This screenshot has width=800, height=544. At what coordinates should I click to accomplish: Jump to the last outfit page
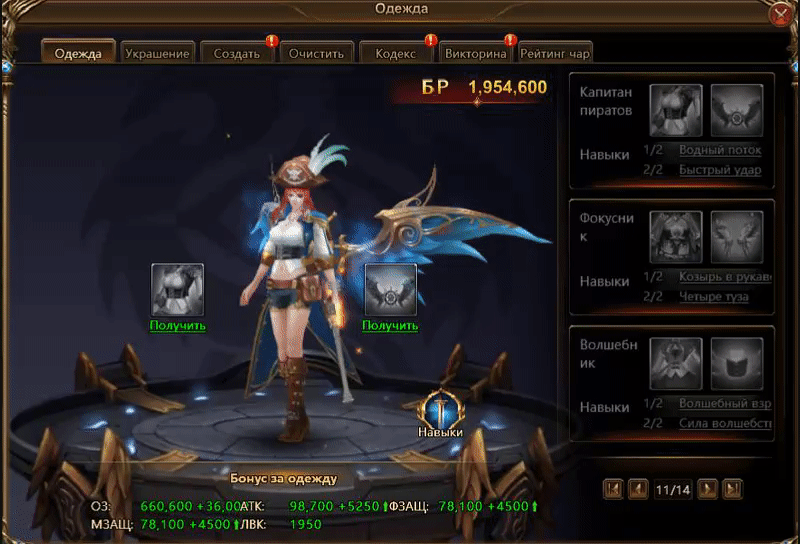coord(733,489)
